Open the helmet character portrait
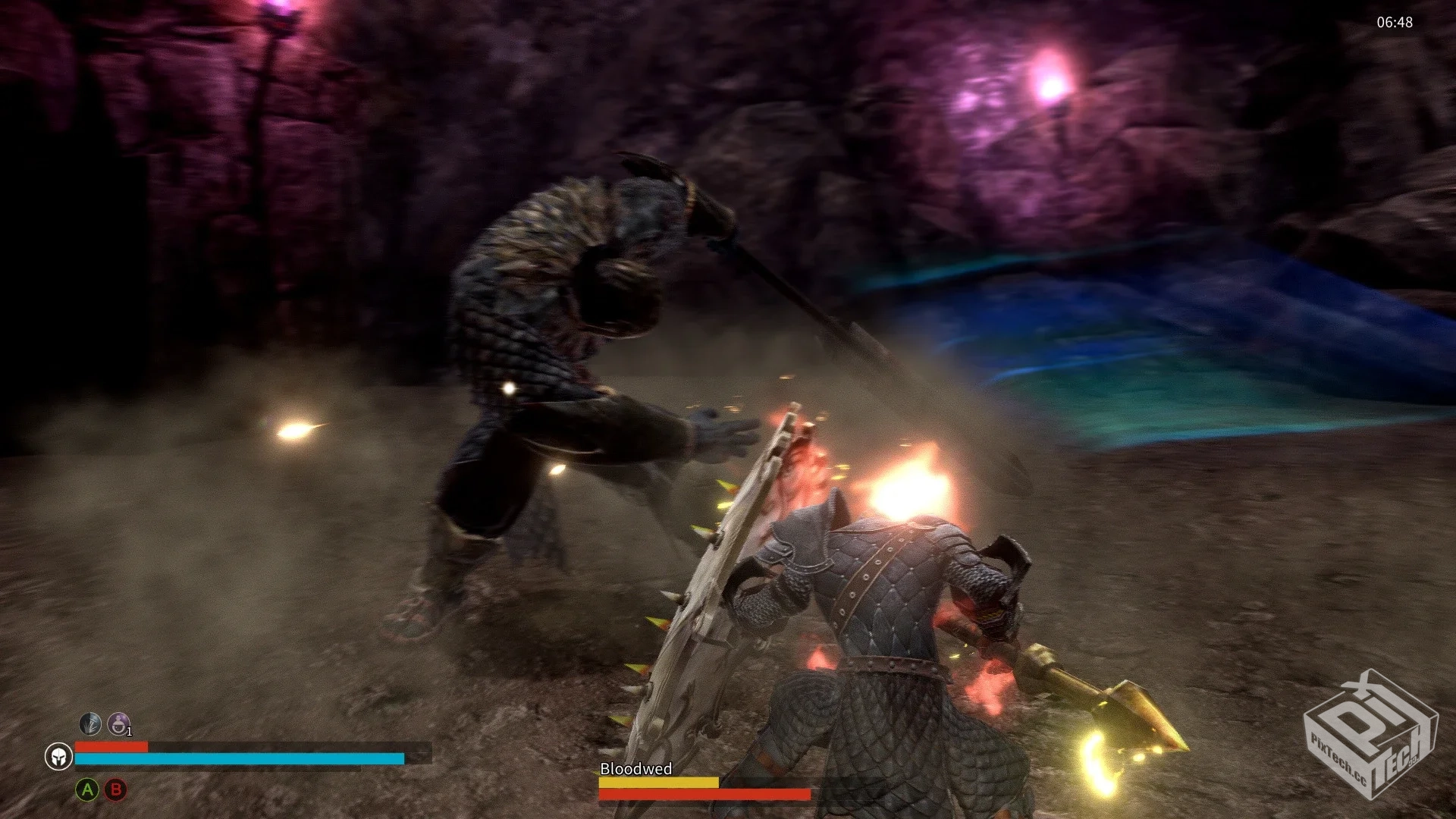The height and width of the screenshot is (819, 1456). coord(58,756)
